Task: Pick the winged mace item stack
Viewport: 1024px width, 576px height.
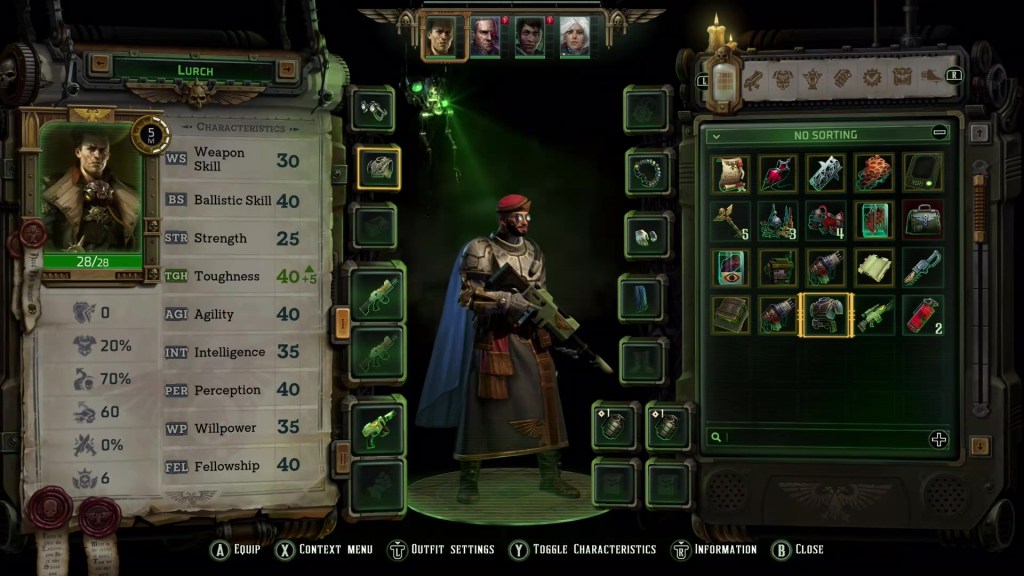Action: (730, 221)
